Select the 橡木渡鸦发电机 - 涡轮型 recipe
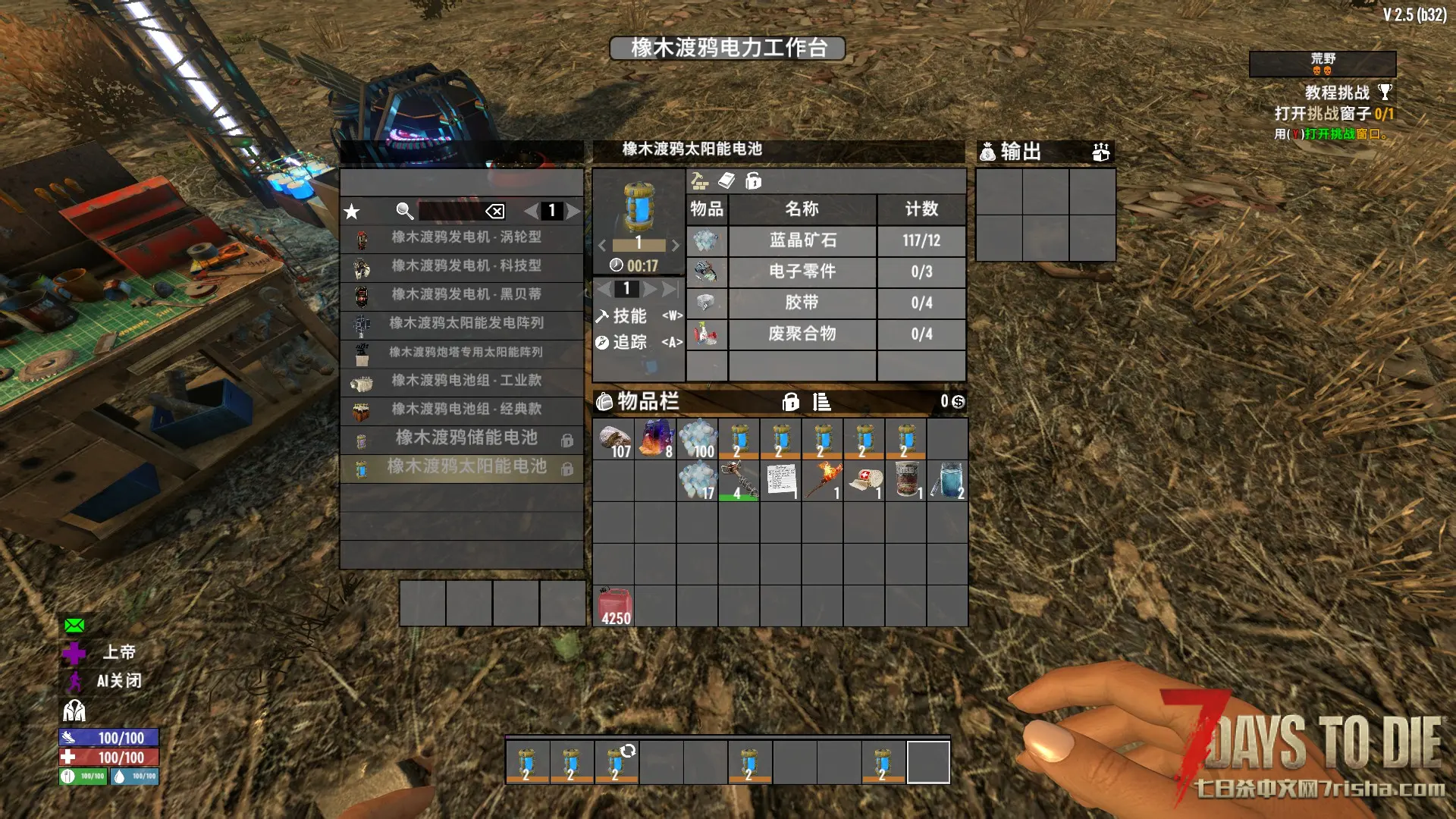This screenshot has width=1456, height=819. [x=466, y=237]
